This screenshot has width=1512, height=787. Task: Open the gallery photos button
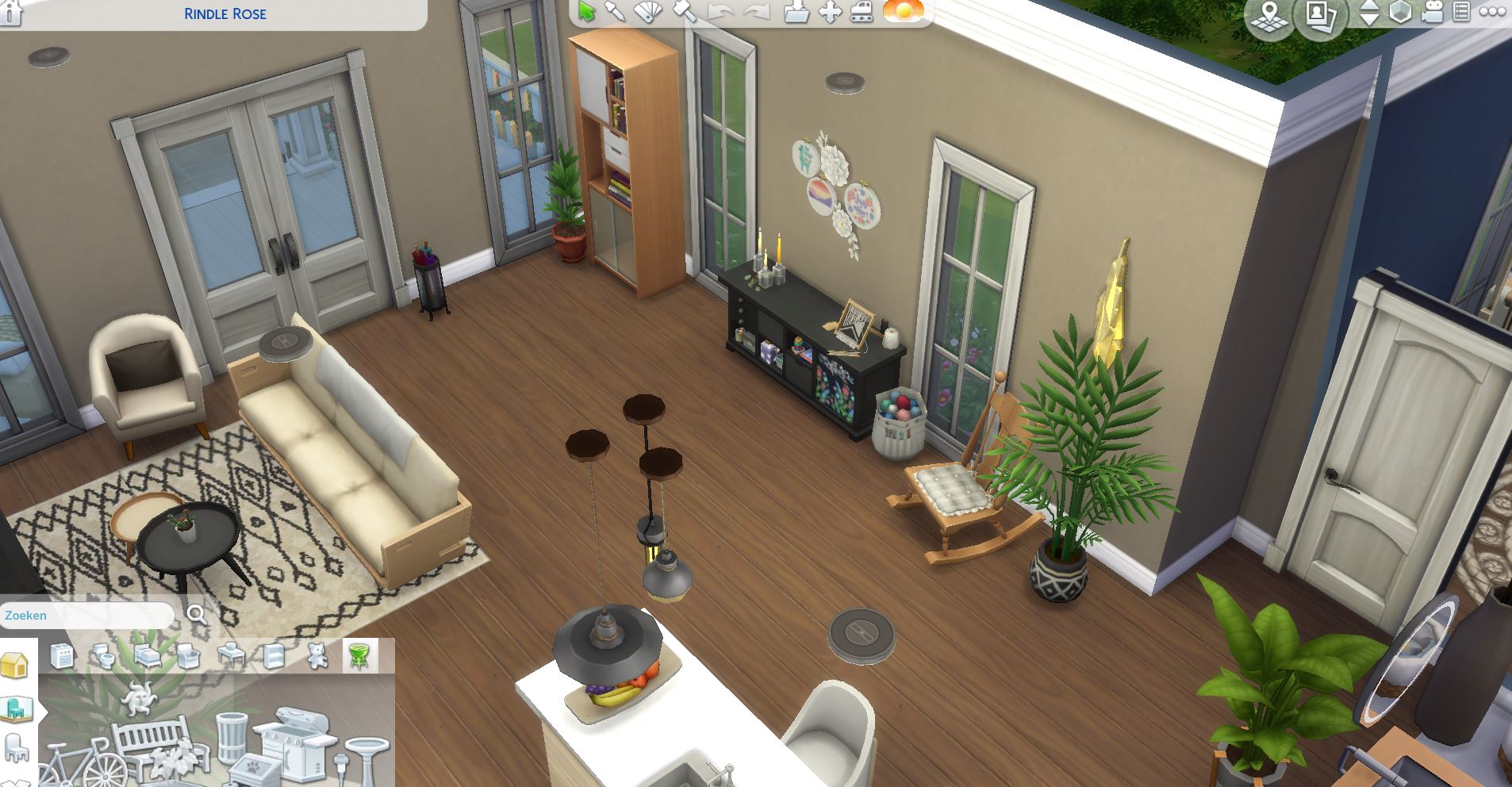click(x=1319, y=17)
